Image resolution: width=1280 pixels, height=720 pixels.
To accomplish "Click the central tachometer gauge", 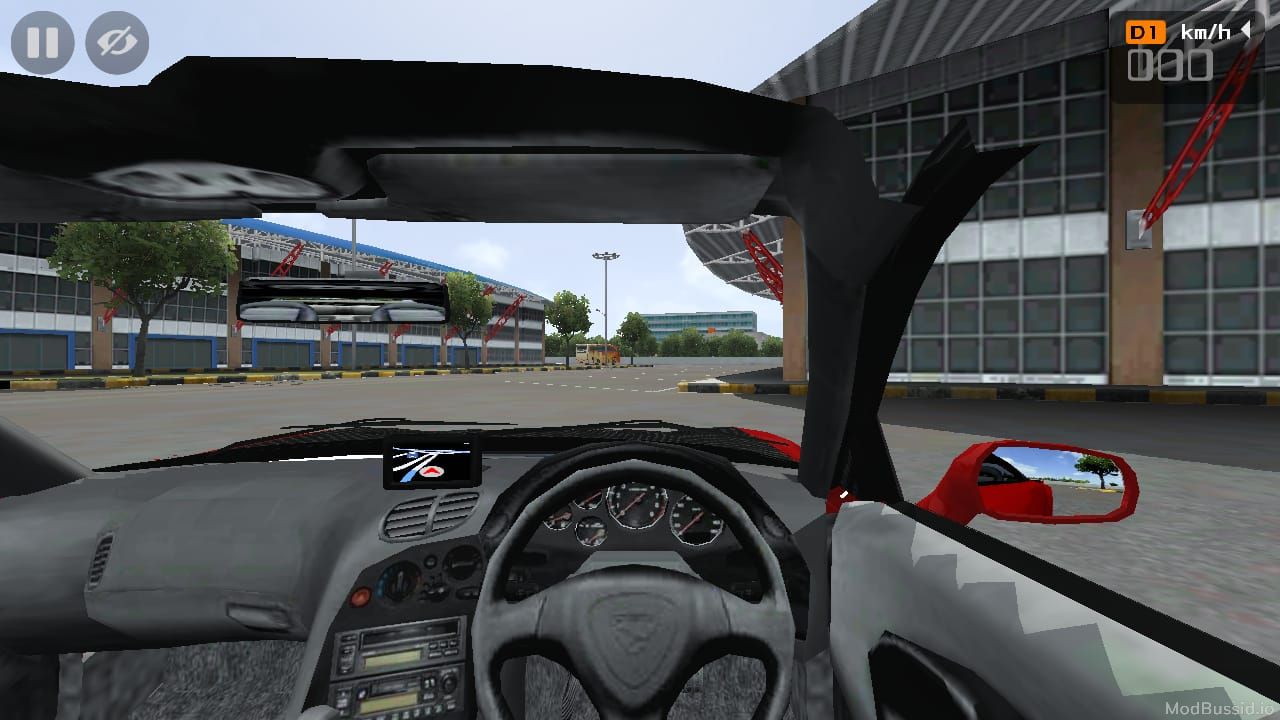I will [x=638, y=505].
